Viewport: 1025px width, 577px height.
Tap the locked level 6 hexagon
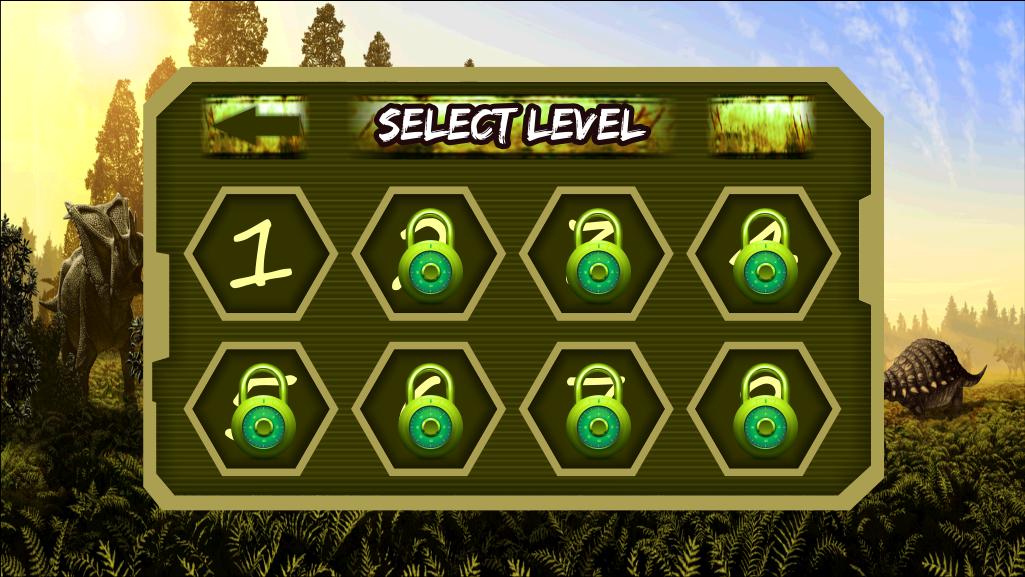pyautogui.click(x=429, y=409)
